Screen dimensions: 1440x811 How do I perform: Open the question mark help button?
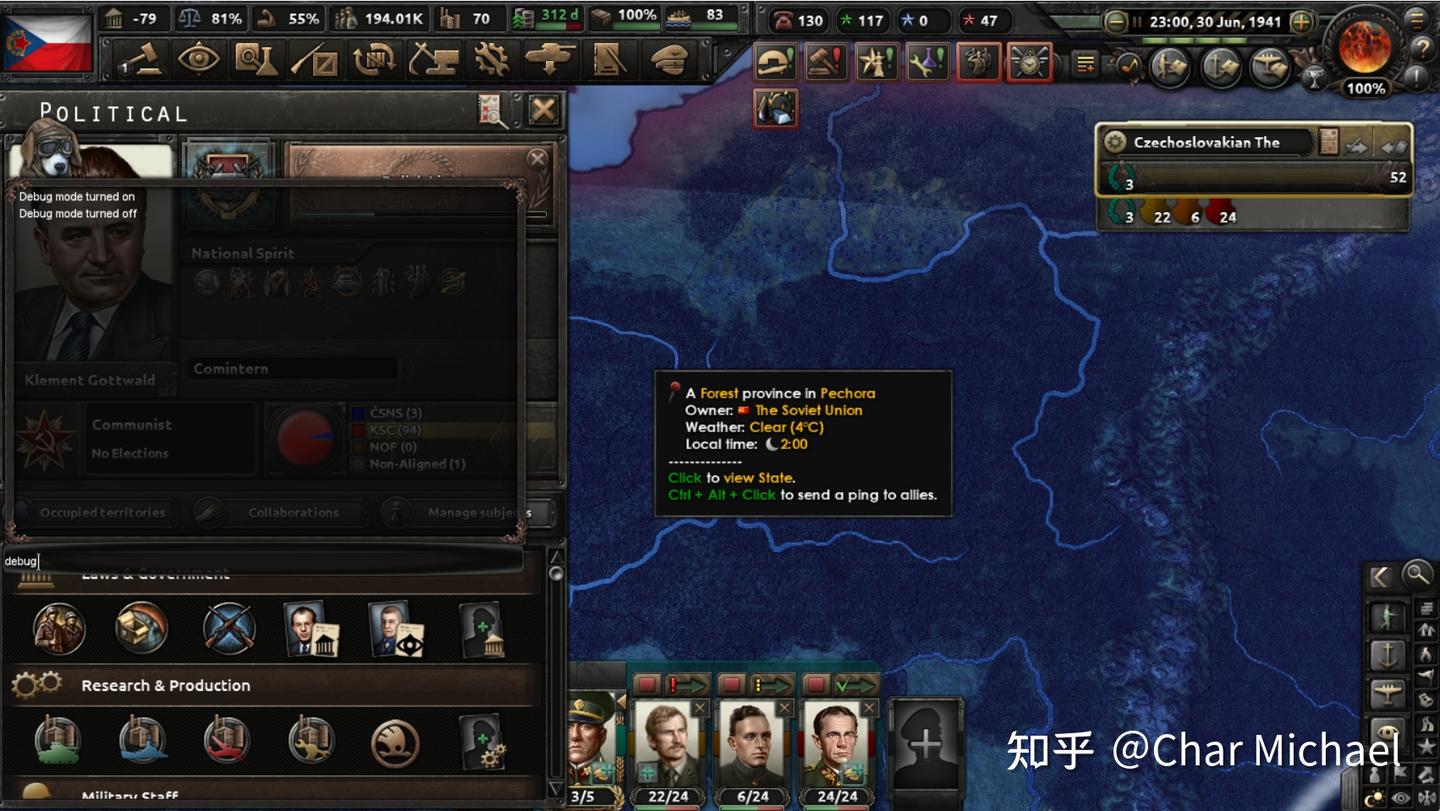(1421, 47)
